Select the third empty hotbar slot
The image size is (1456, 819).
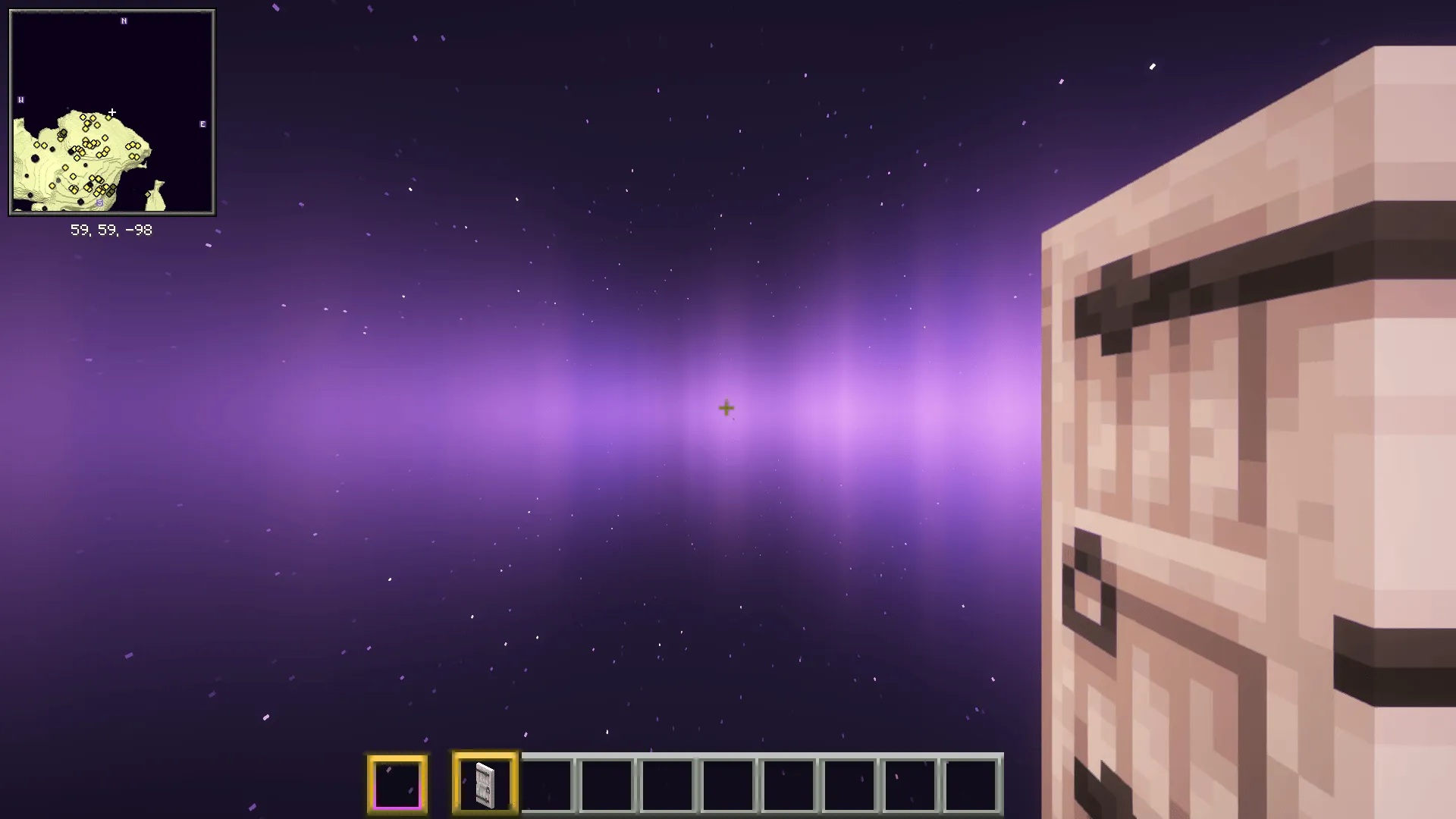pyautogui.click(x=548, y=783)
